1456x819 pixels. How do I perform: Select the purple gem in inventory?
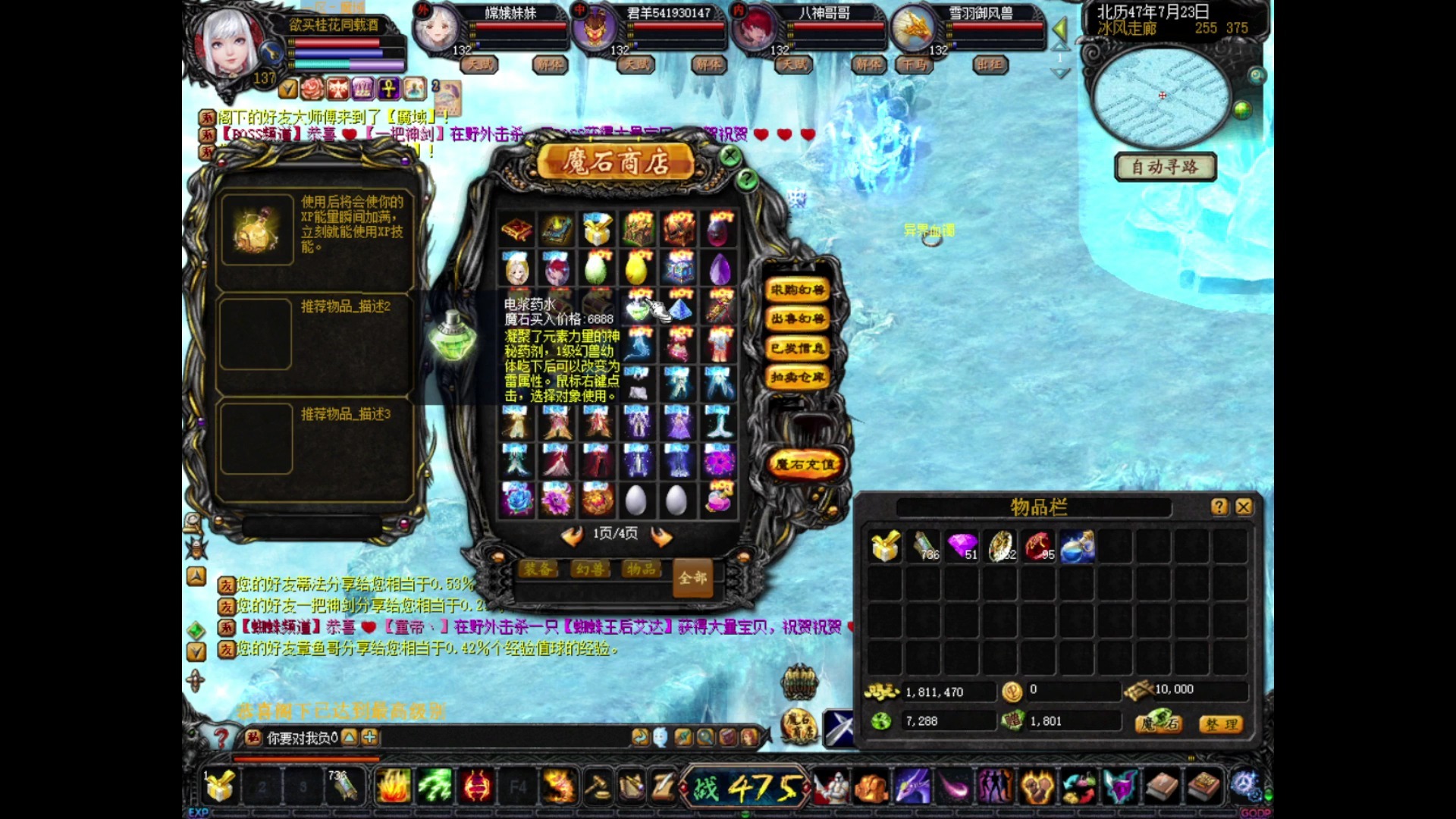point(962,545)
